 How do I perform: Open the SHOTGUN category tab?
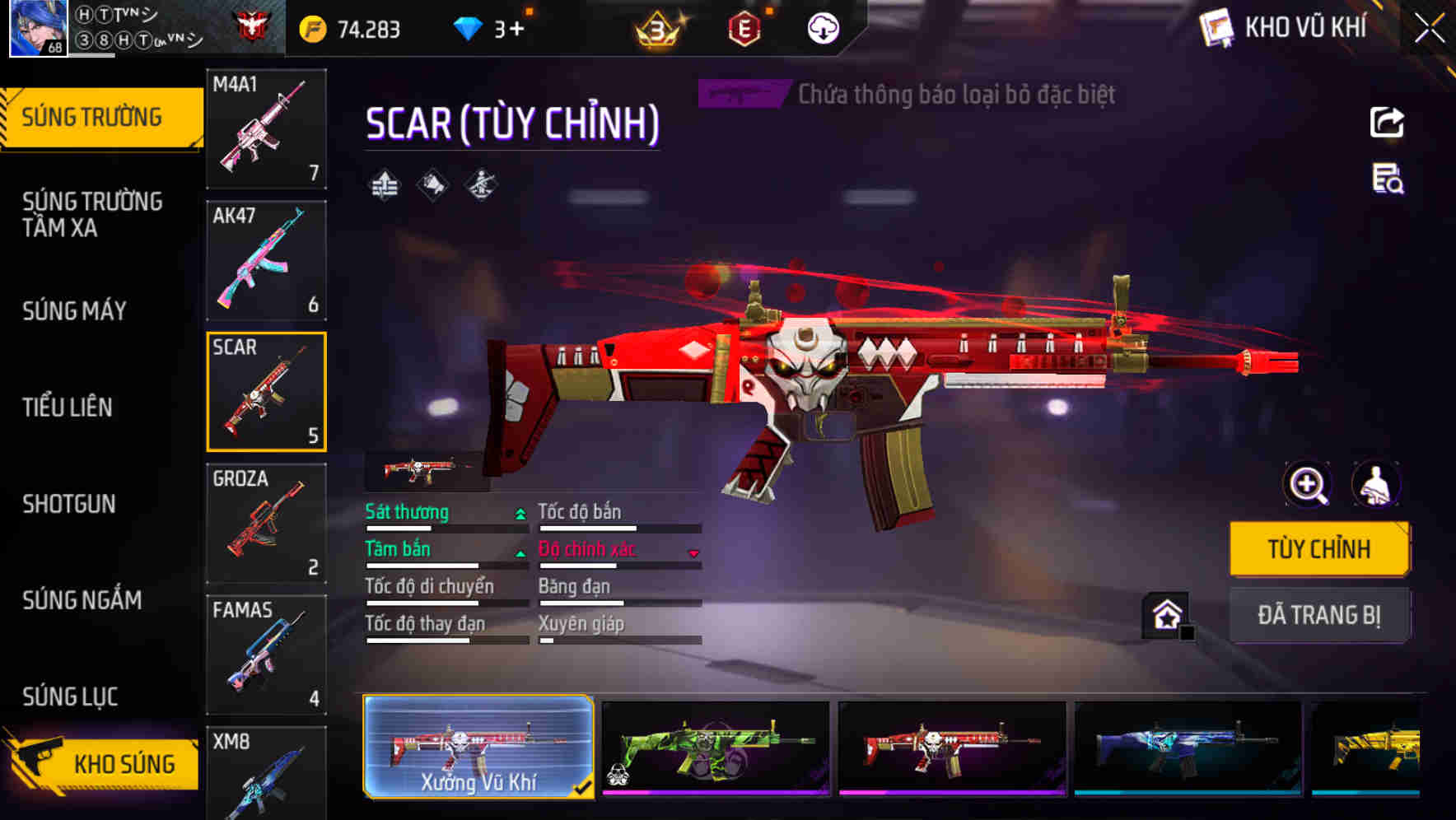70,504
